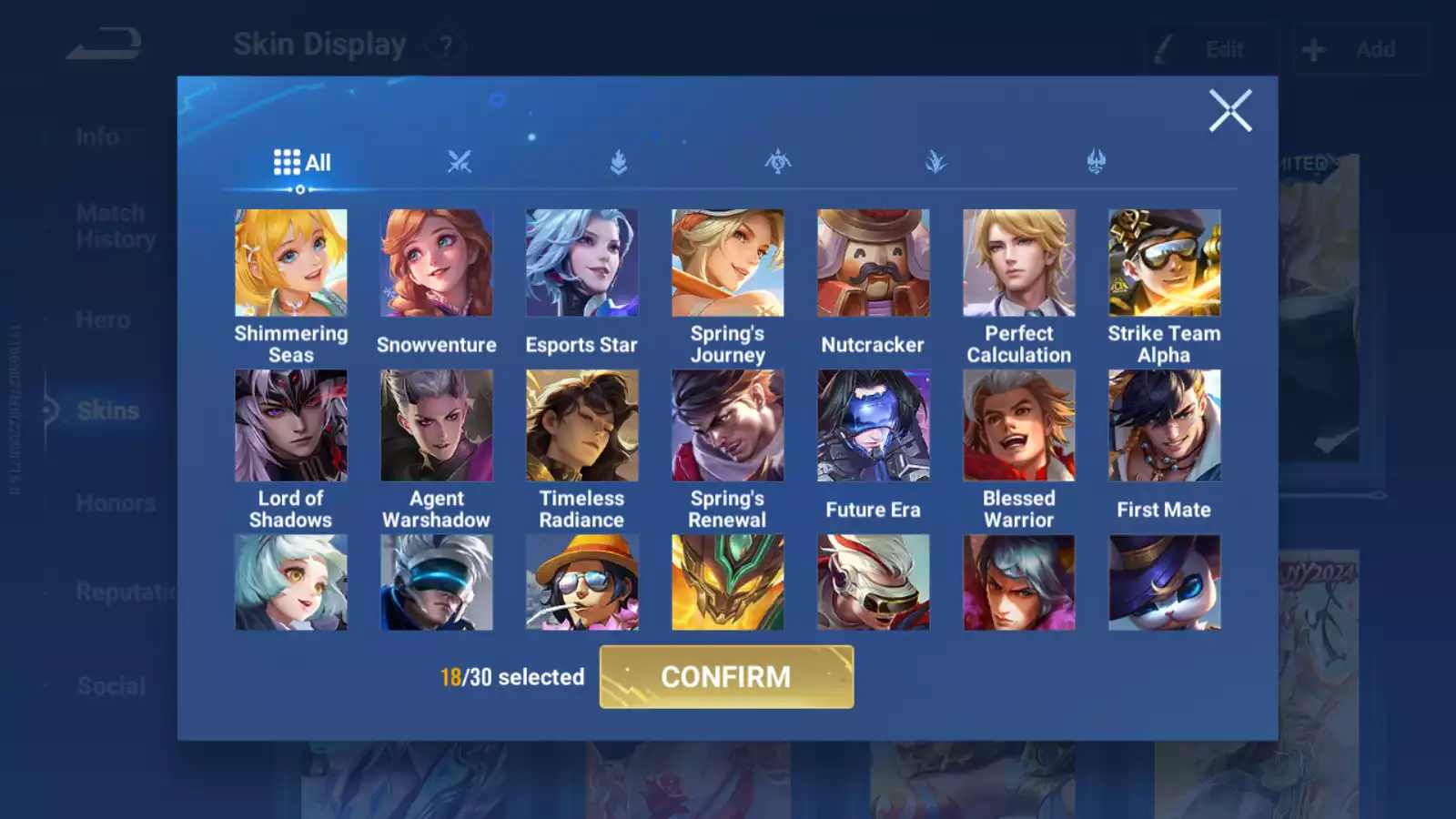This screenshot has height=819, width=1456.
Task: Close the skin selection popup
Action: tap(1230, 111)
